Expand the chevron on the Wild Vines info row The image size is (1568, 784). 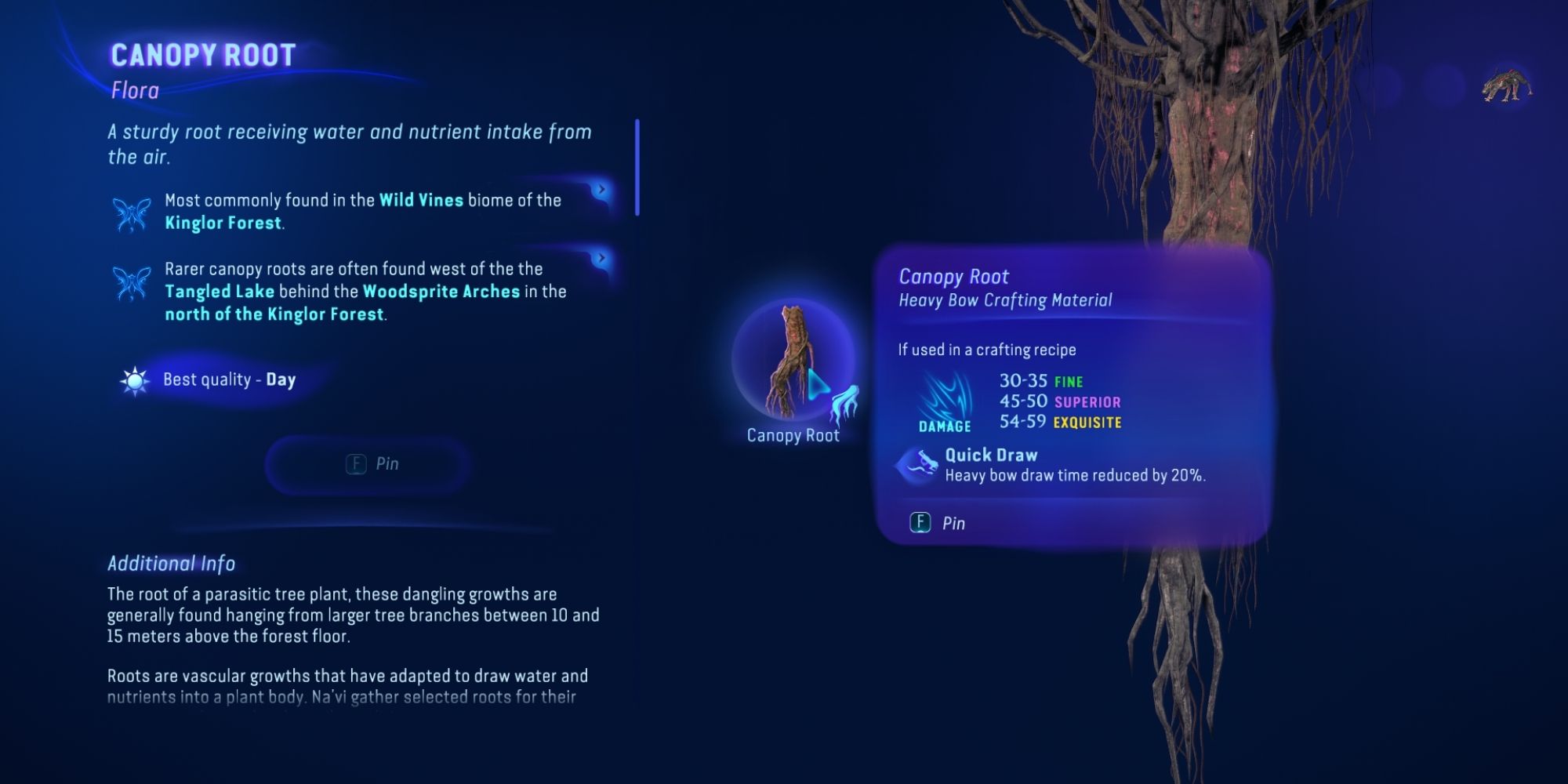pyautogui.click(x=600, y=190)
